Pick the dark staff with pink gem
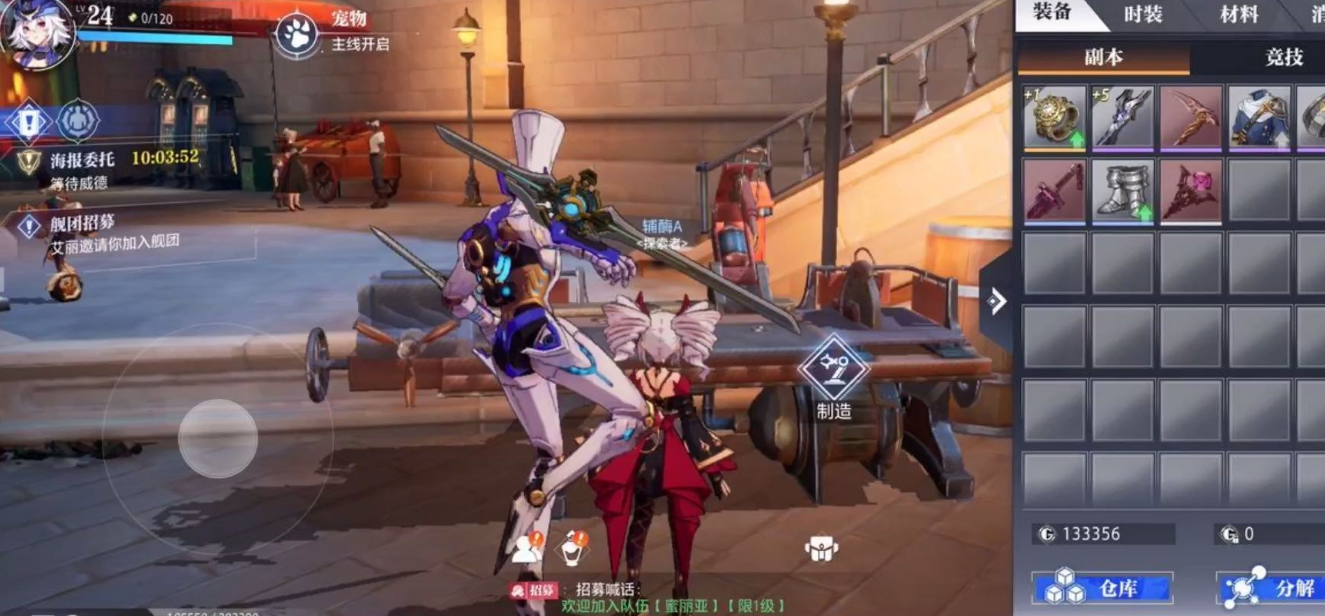1325x616 pixels. pyautogui.click(x=1191, y=190)
